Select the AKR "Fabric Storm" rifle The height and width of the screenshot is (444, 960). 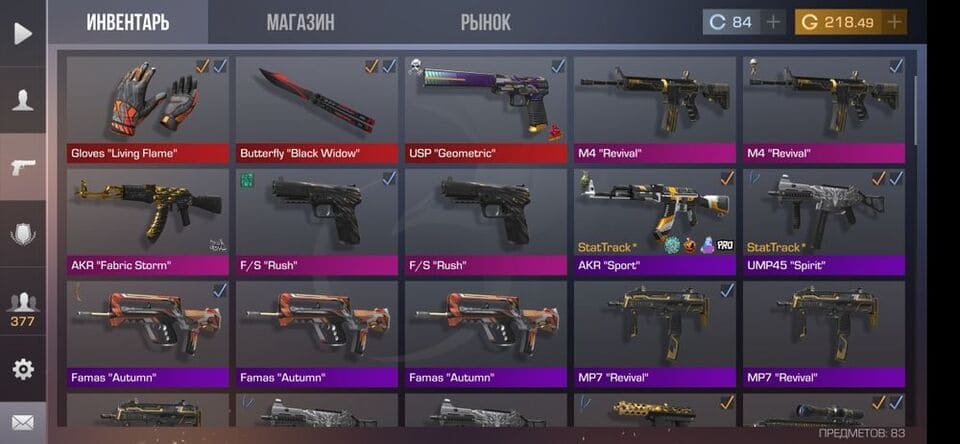tap(148, 220)
